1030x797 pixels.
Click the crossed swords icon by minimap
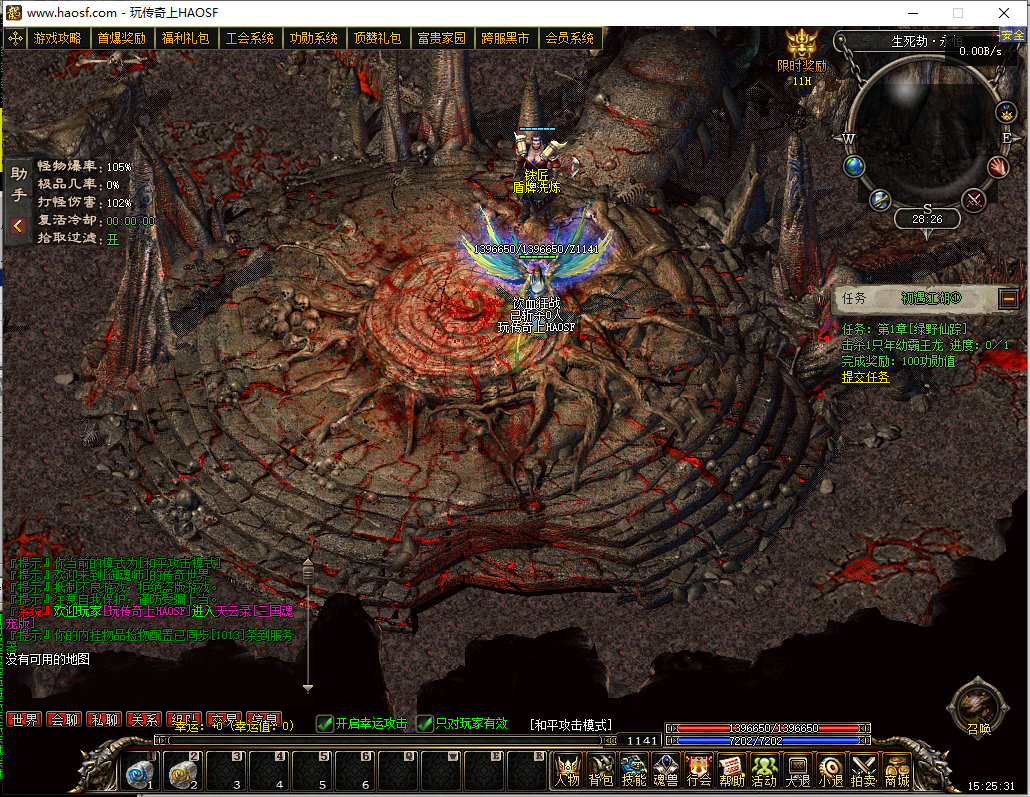[974, 200]
